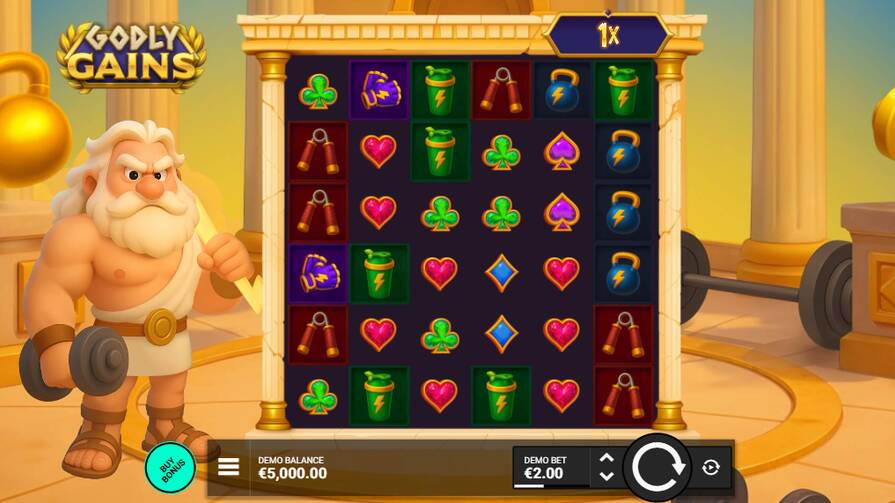This screenshot has width=895, height=503.
Task: Open the Buy Bonus feature
Action: 170,467
